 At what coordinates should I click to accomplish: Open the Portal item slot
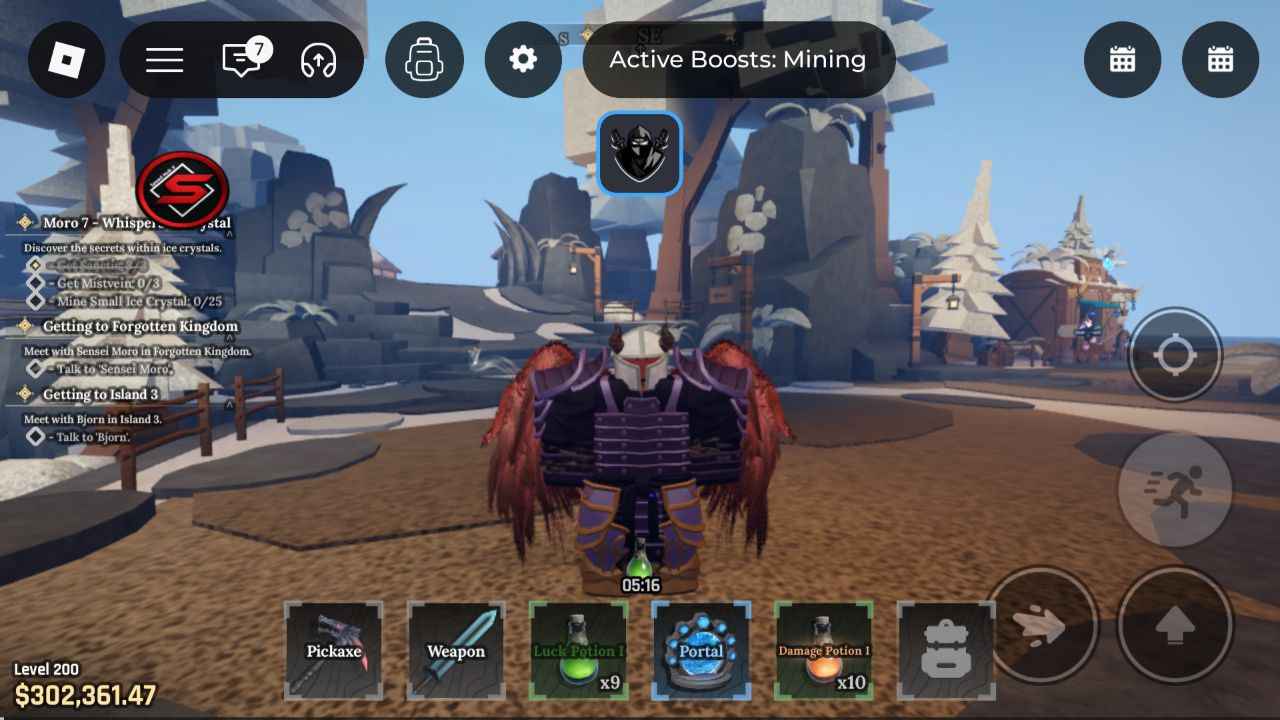tap(700, 649)
